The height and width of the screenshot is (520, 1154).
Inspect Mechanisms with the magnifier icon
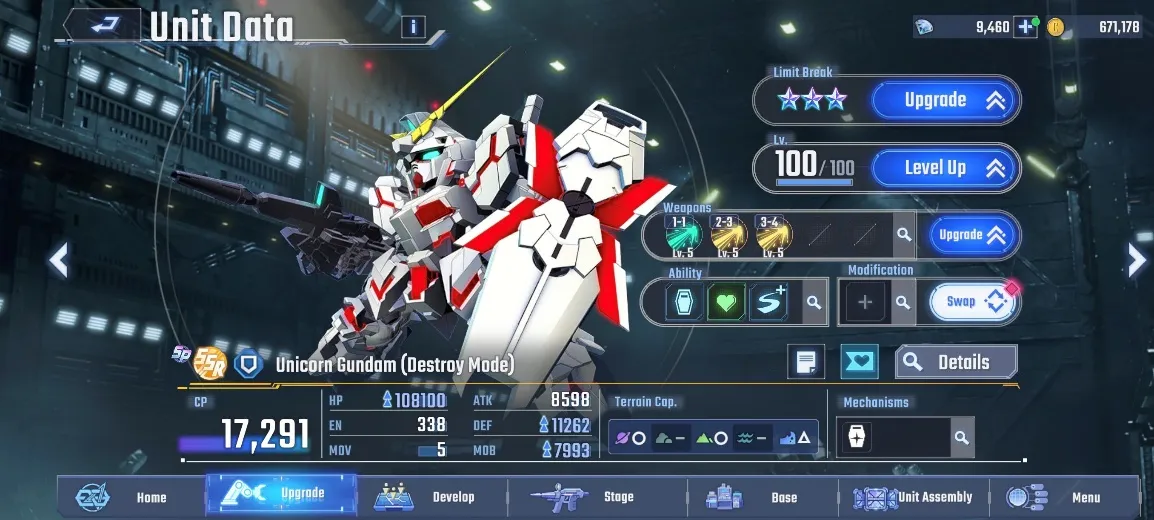(961, 438)
